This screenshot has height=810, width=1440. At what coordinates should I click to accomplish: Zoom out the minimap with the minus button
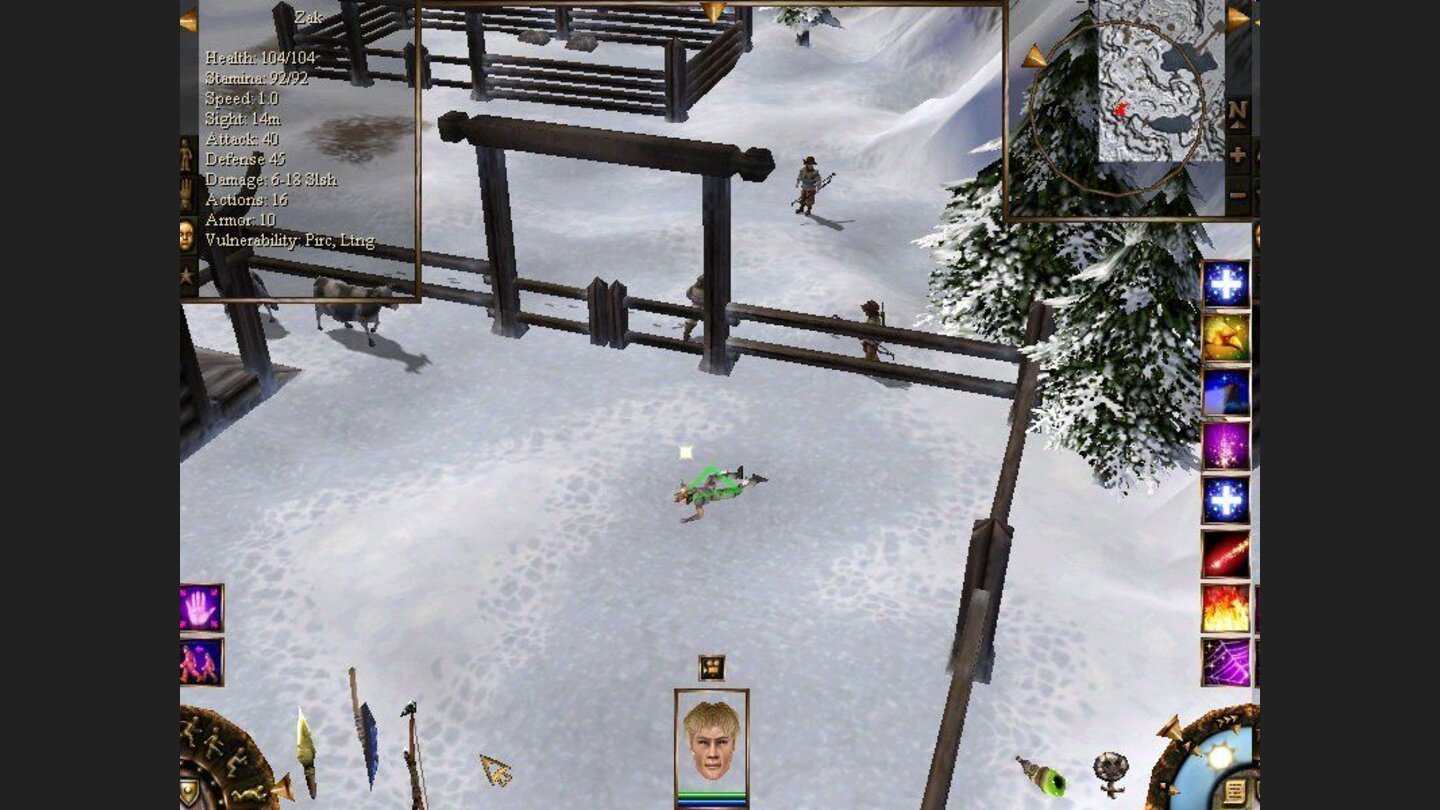pyautogui.click(x=1236, y=193)
